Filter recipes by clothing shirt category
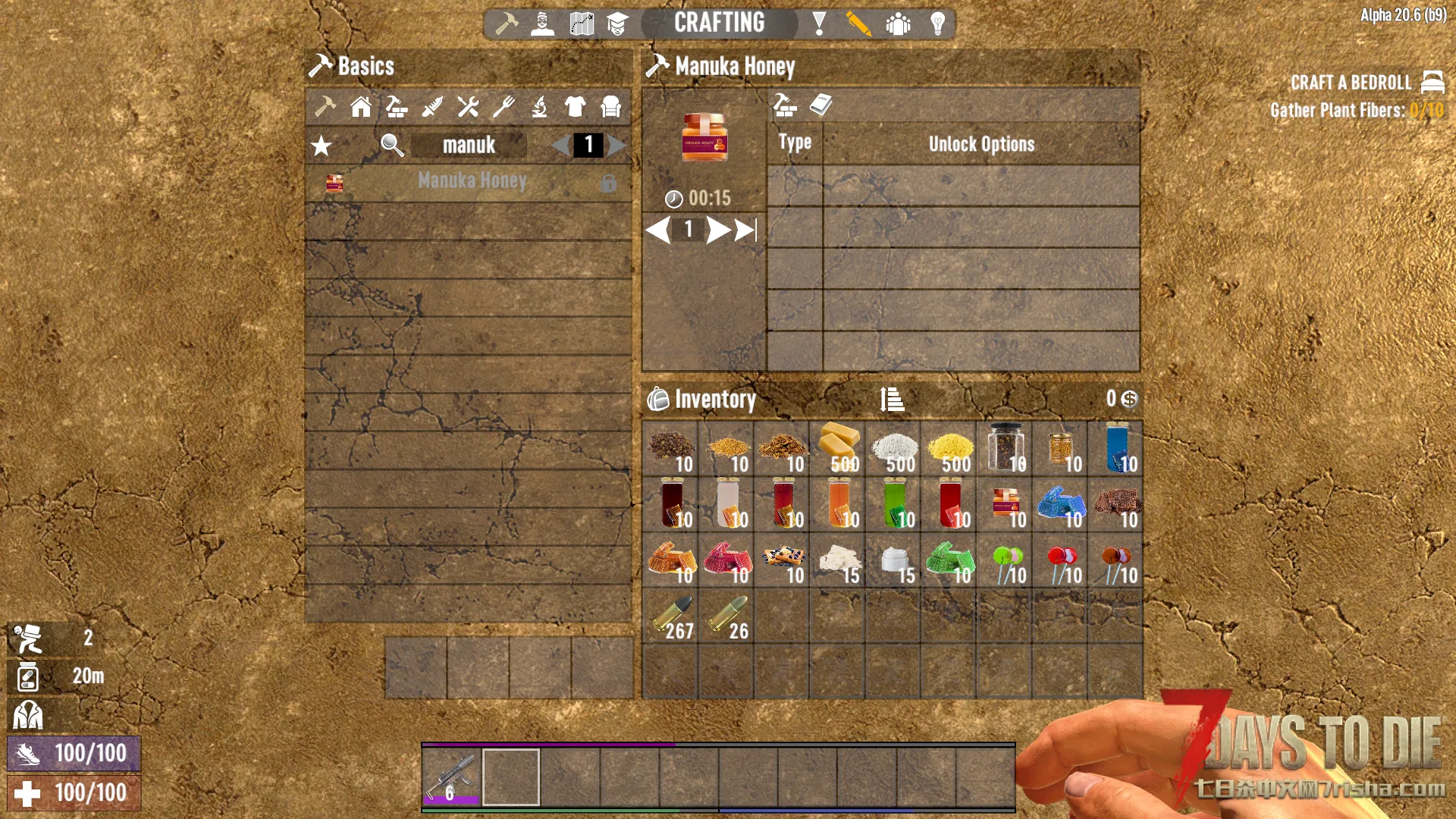The width and height of the screenshot is (1456, 819). point(575,107)
